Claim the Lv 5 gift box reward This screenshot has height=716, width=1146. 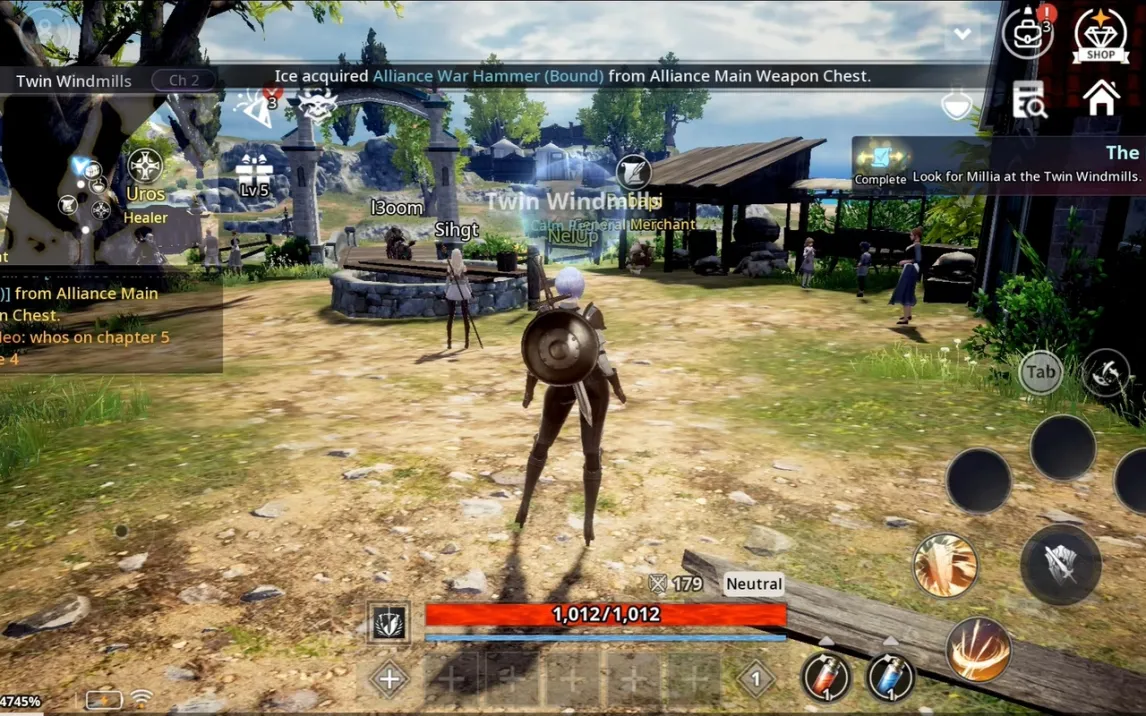(254, 176)
